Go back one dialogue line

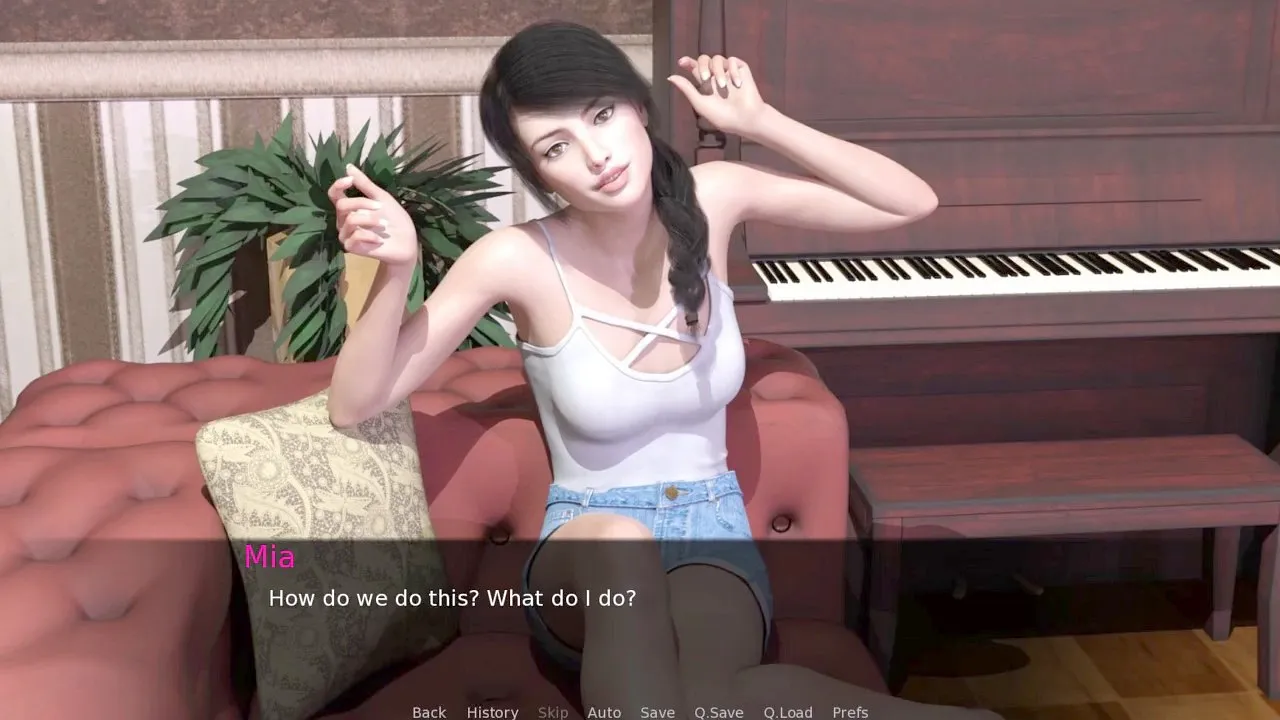click(429, 712)
